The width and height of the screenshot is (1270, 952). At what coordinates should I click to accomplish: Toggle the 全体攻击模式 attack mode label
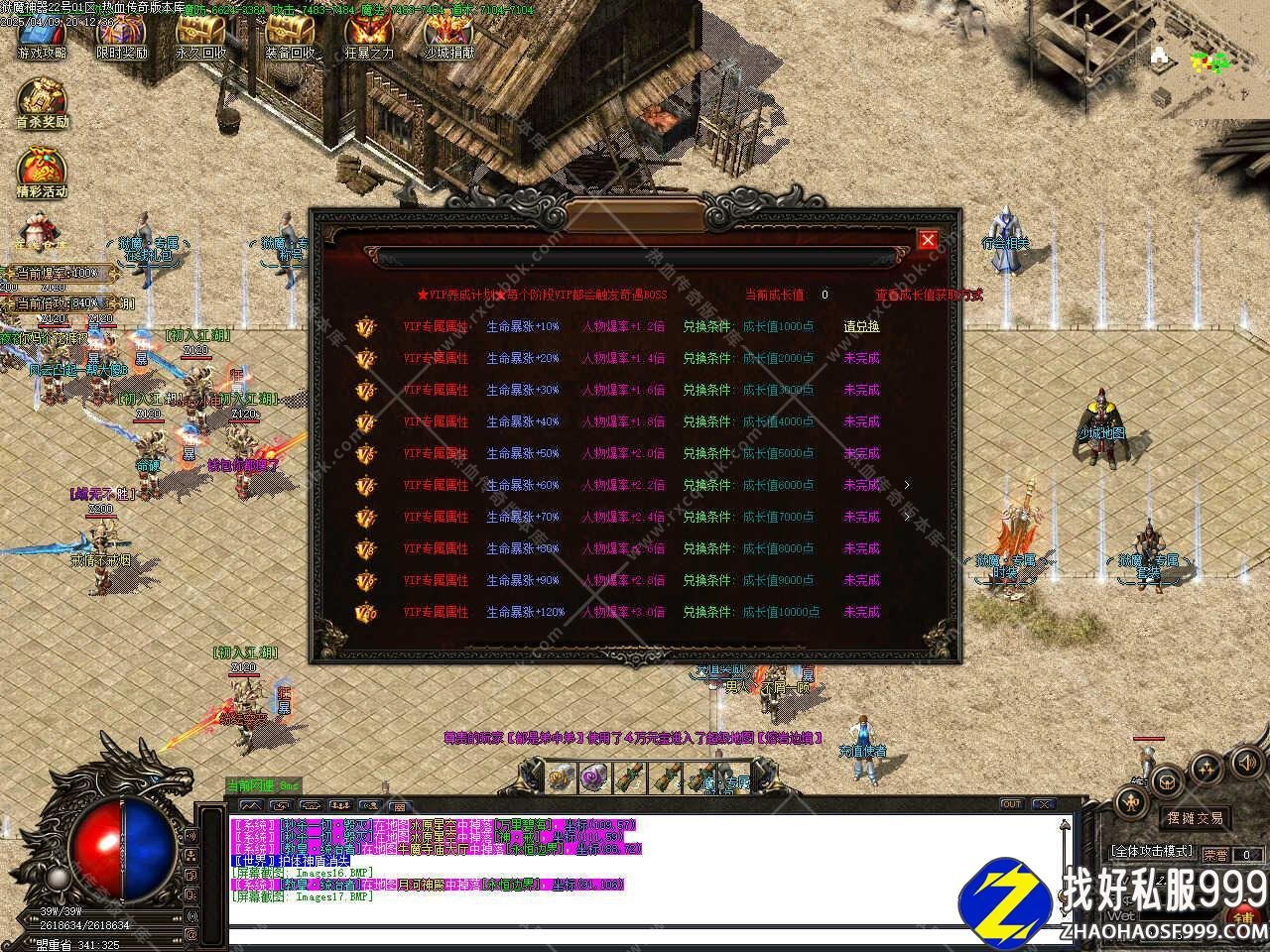click(1151, 852)
